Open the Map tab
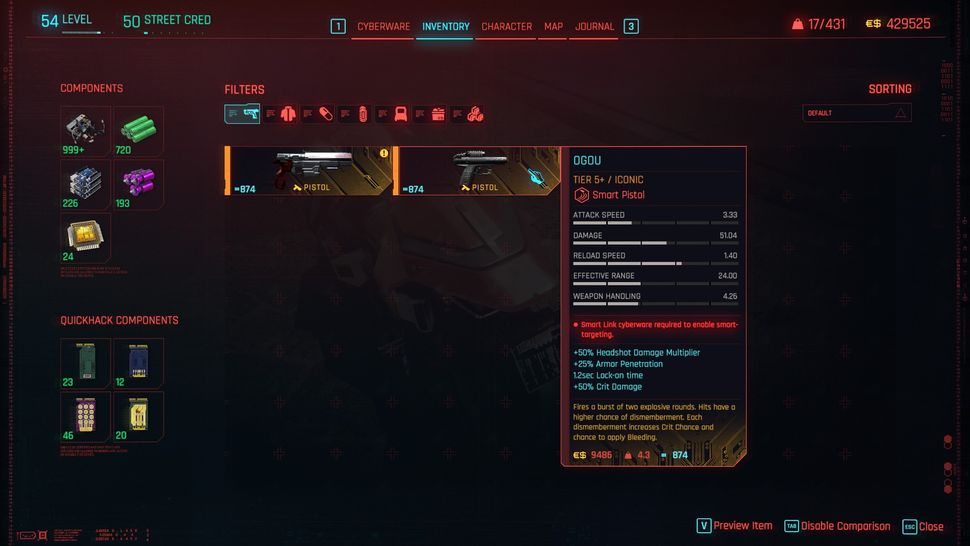 [553, 26]
